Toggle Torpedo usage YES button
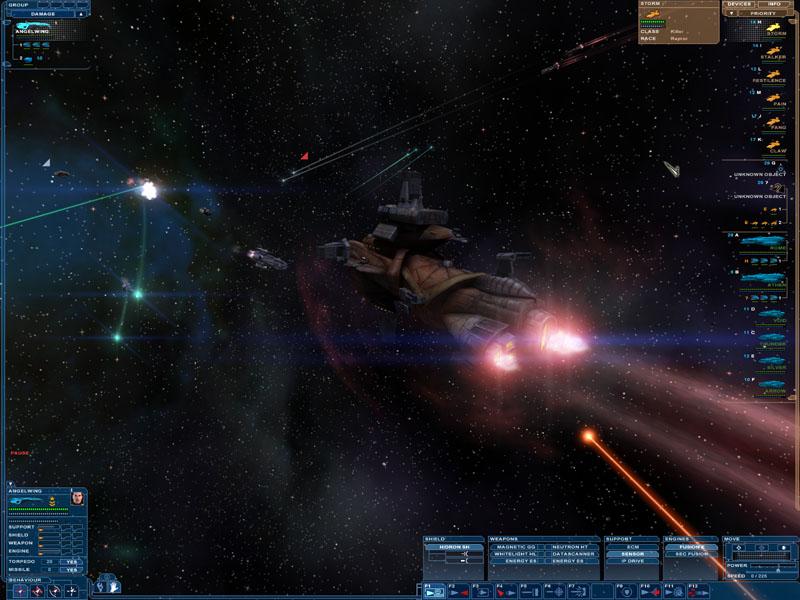The image size is (800, 600). click(x=72, y=561)
